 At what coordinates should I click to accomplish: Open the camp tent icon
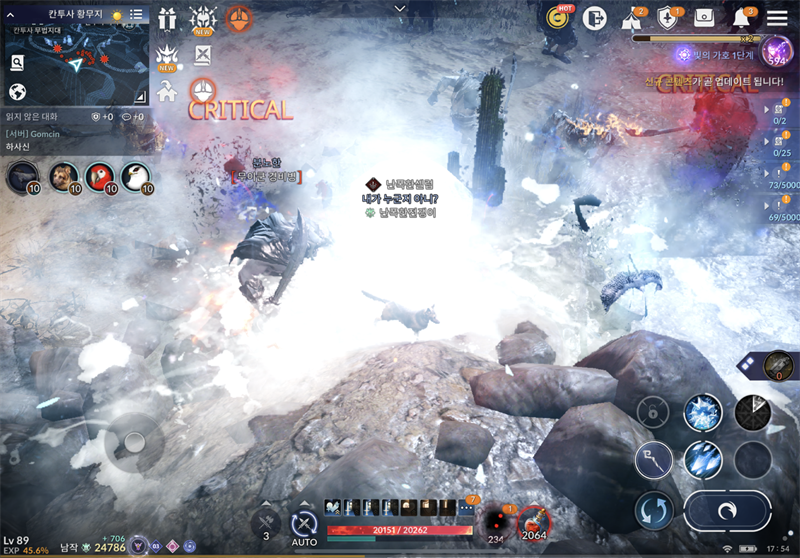632,18
